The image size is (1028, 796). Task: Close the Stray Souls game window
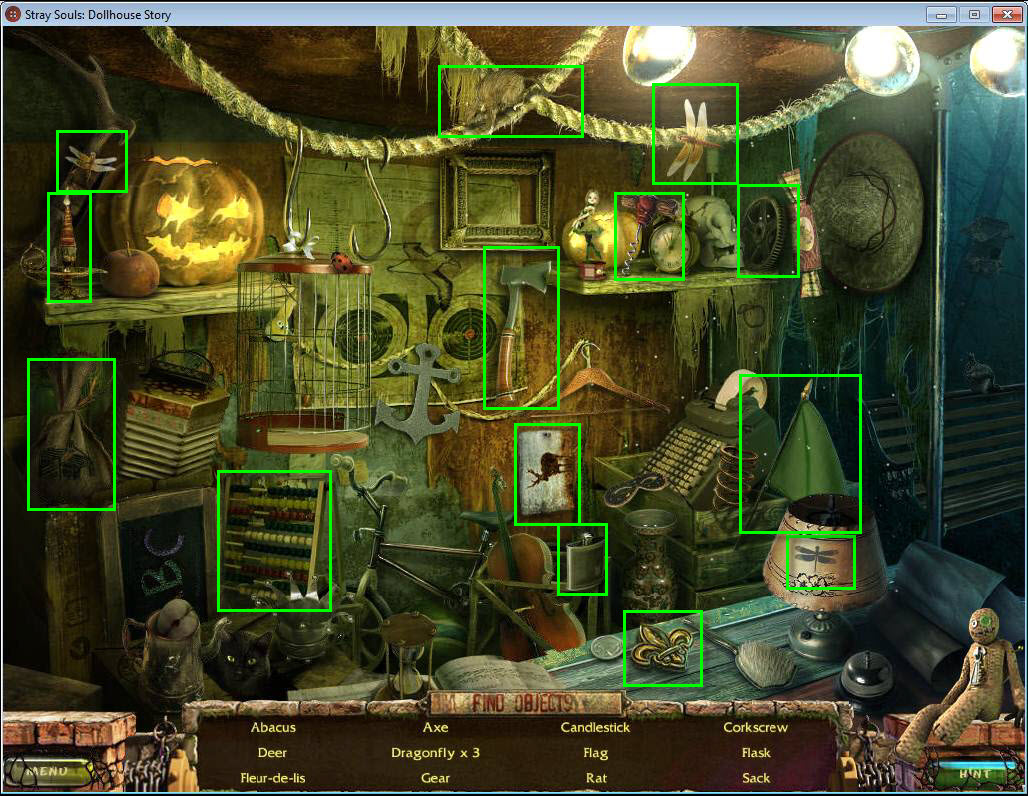[x=1005, y=14]
